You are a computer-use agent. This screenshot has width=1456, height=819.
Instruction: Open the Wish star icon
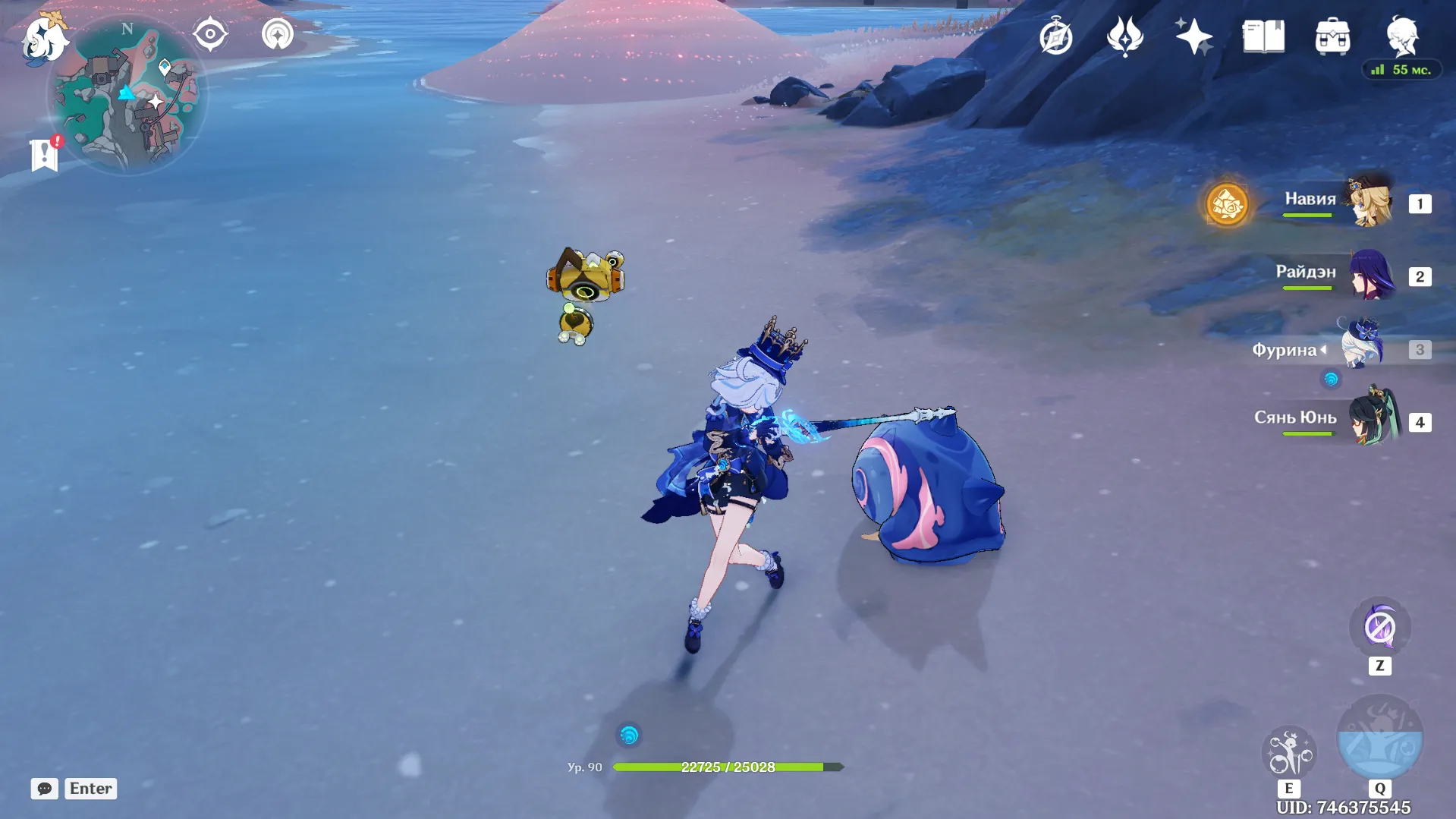point(1193,36)
